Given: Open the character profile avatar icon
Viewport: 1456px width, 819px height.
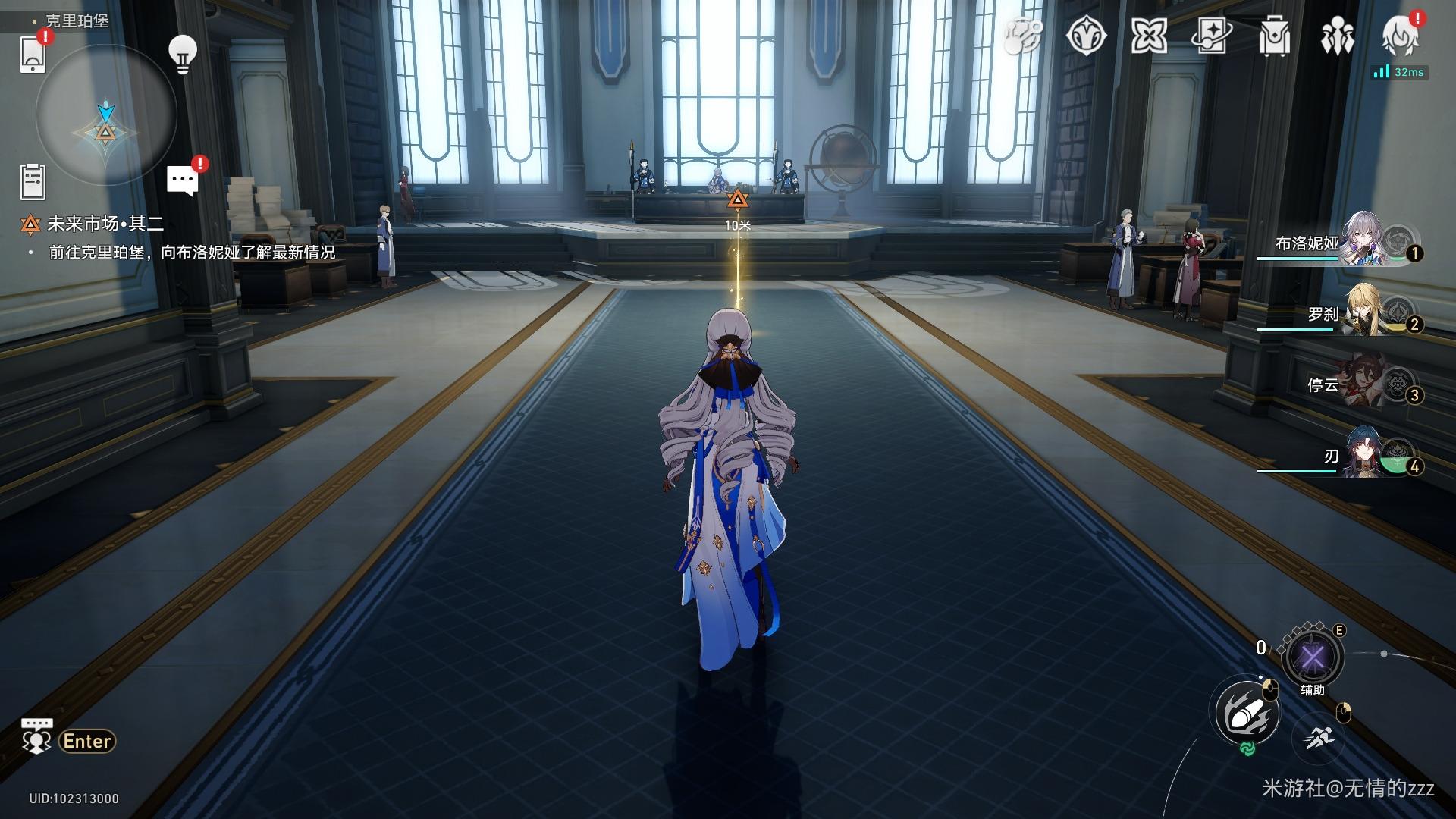Looking at the screenshot, I should (x=1400, y=36).
